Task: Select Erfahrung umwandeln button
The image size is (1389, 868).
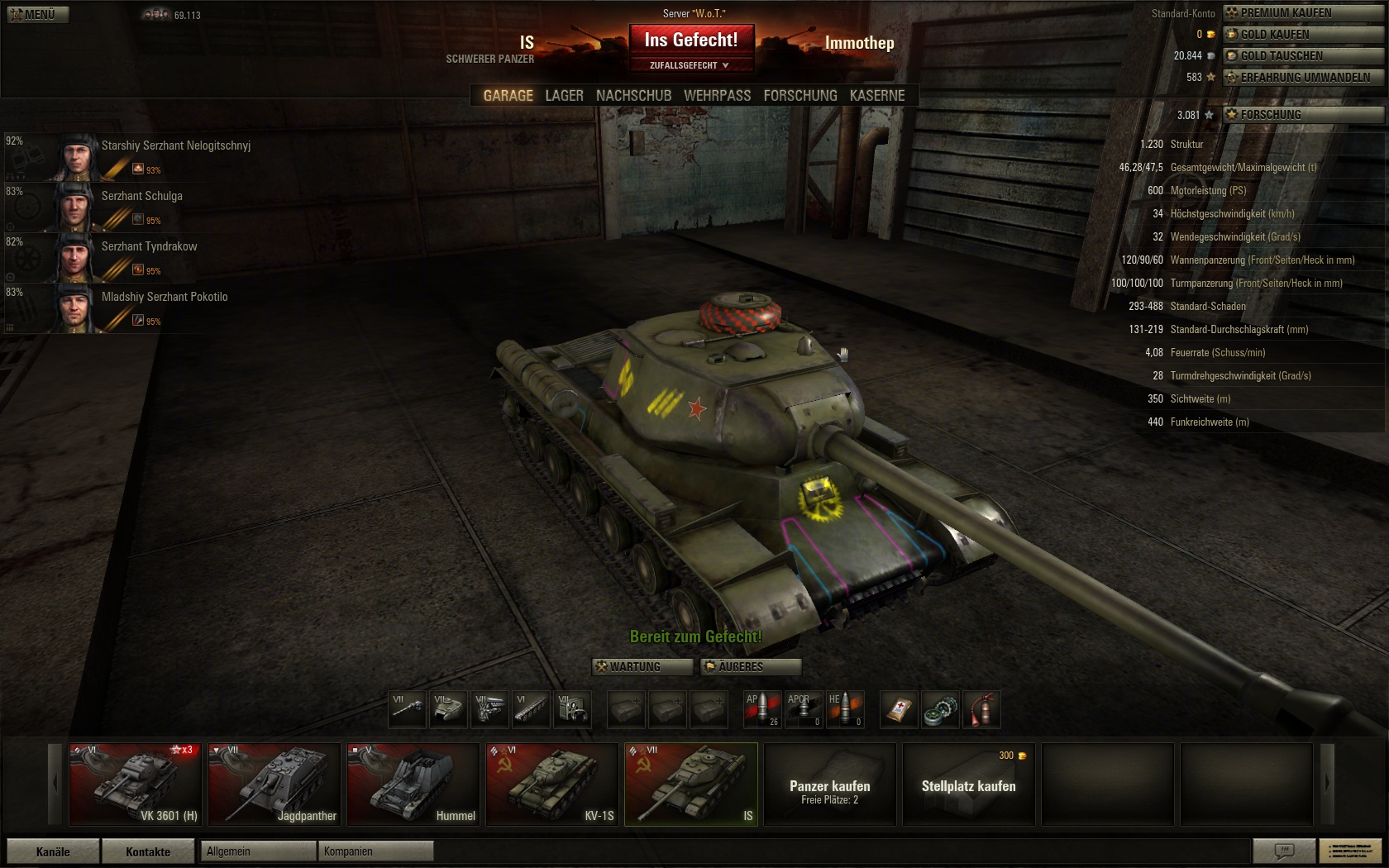Action: [x=1302, y=78]
